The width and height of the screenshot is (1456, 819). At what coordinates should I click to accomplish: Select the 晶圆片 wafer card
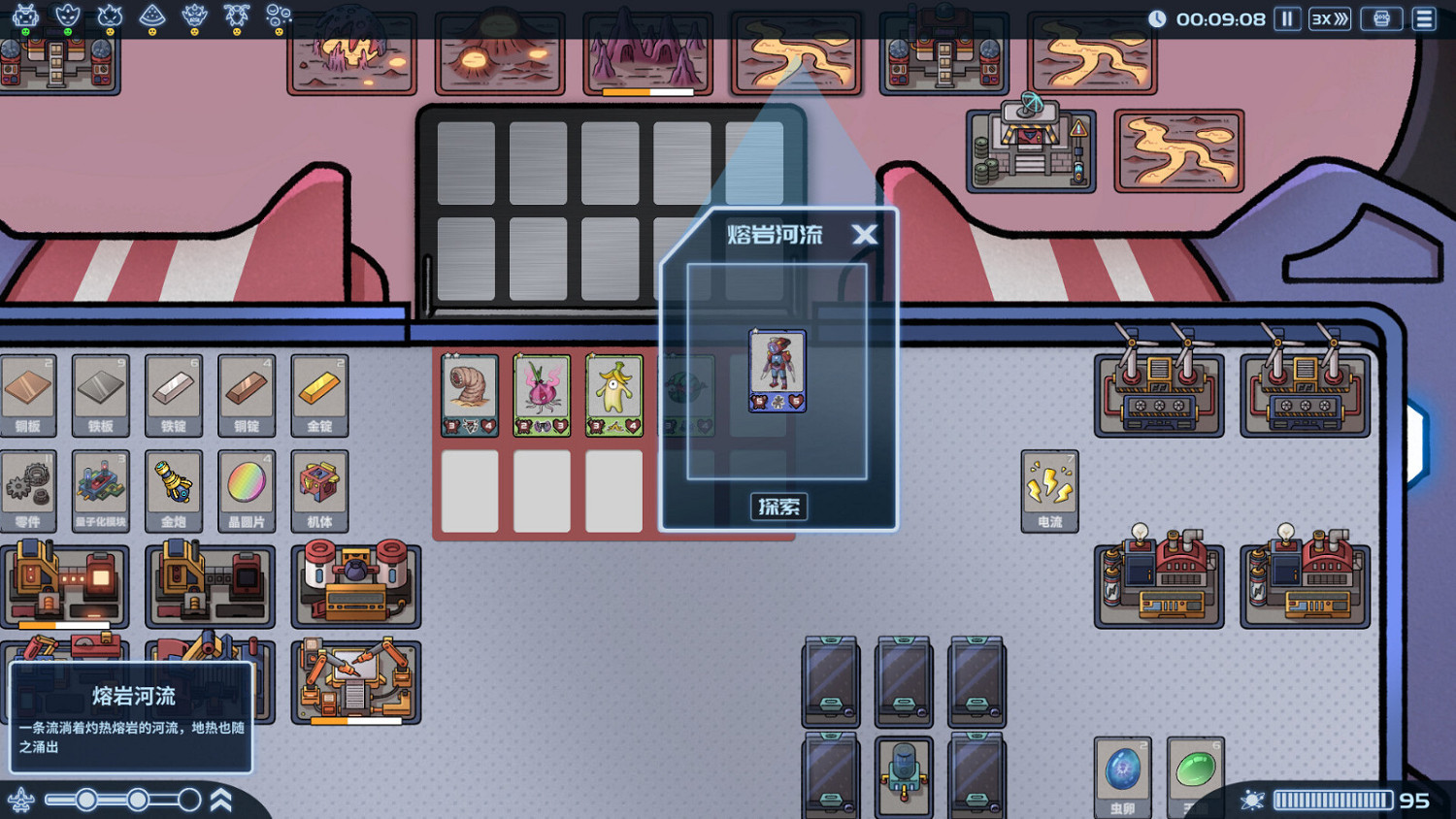[247, 488]
